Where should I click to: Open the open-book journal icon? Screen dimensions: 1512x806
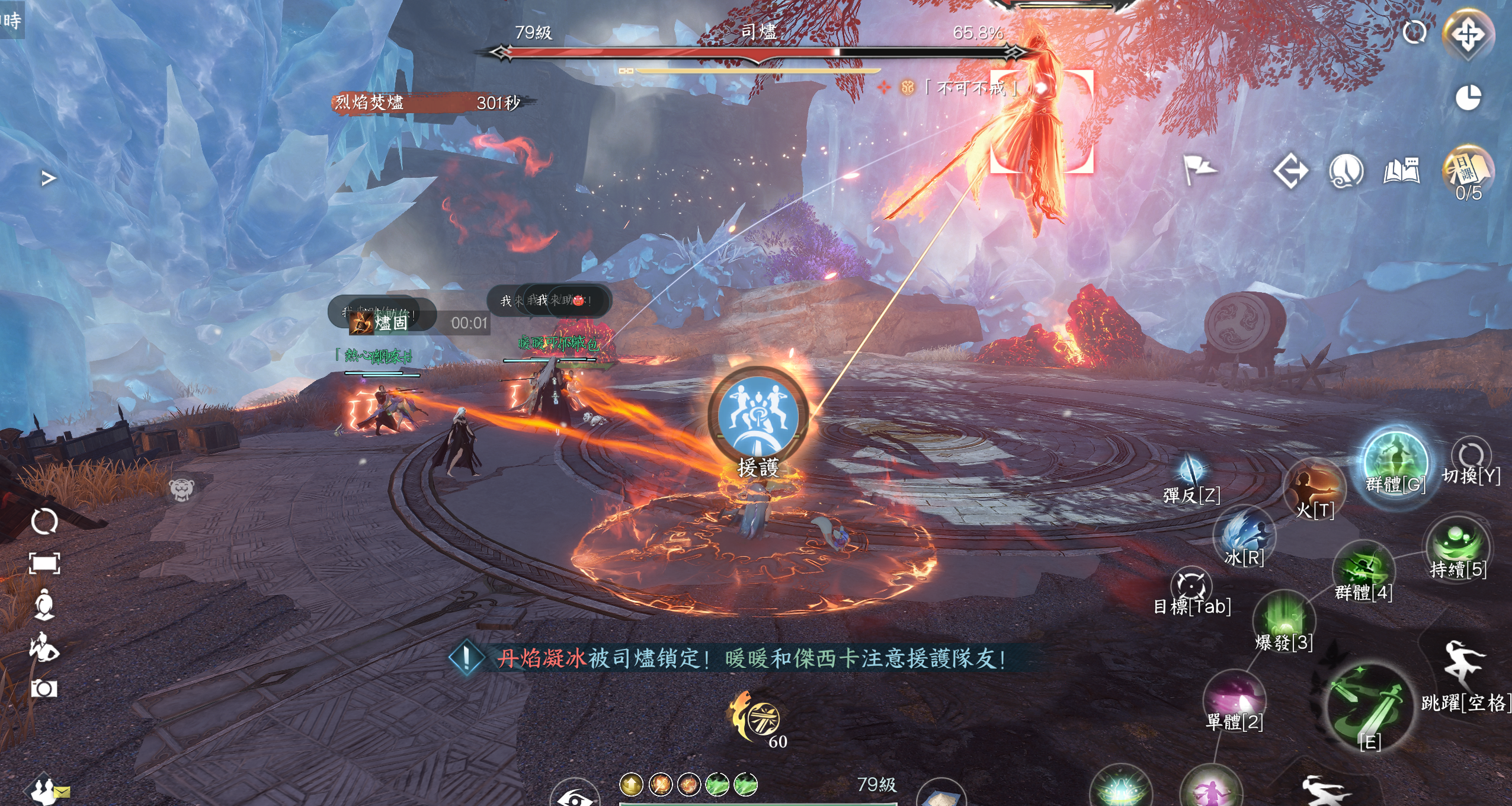tap(1402, 172)
